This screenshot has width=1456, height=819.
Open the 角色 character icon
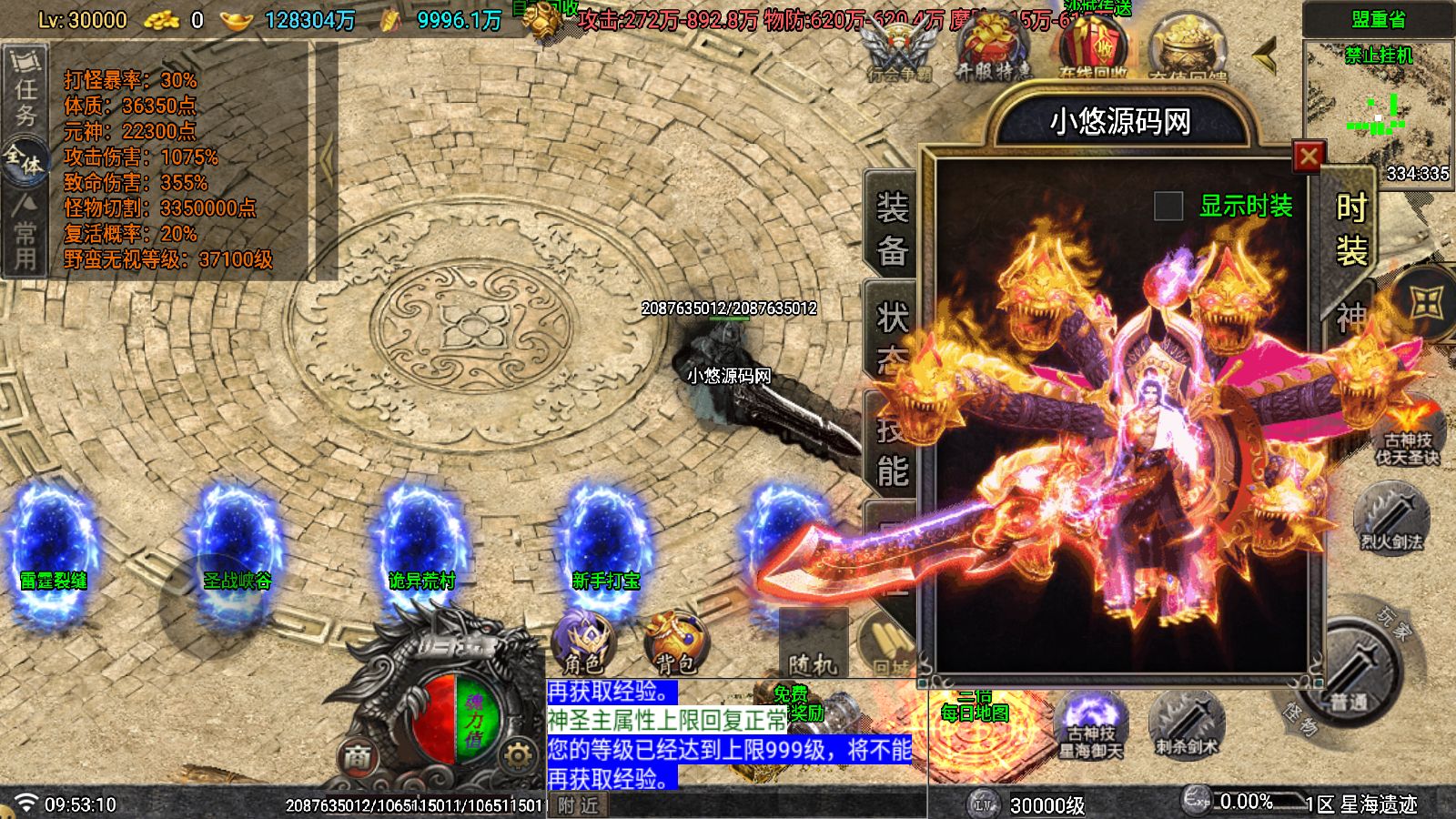(582, 642)
